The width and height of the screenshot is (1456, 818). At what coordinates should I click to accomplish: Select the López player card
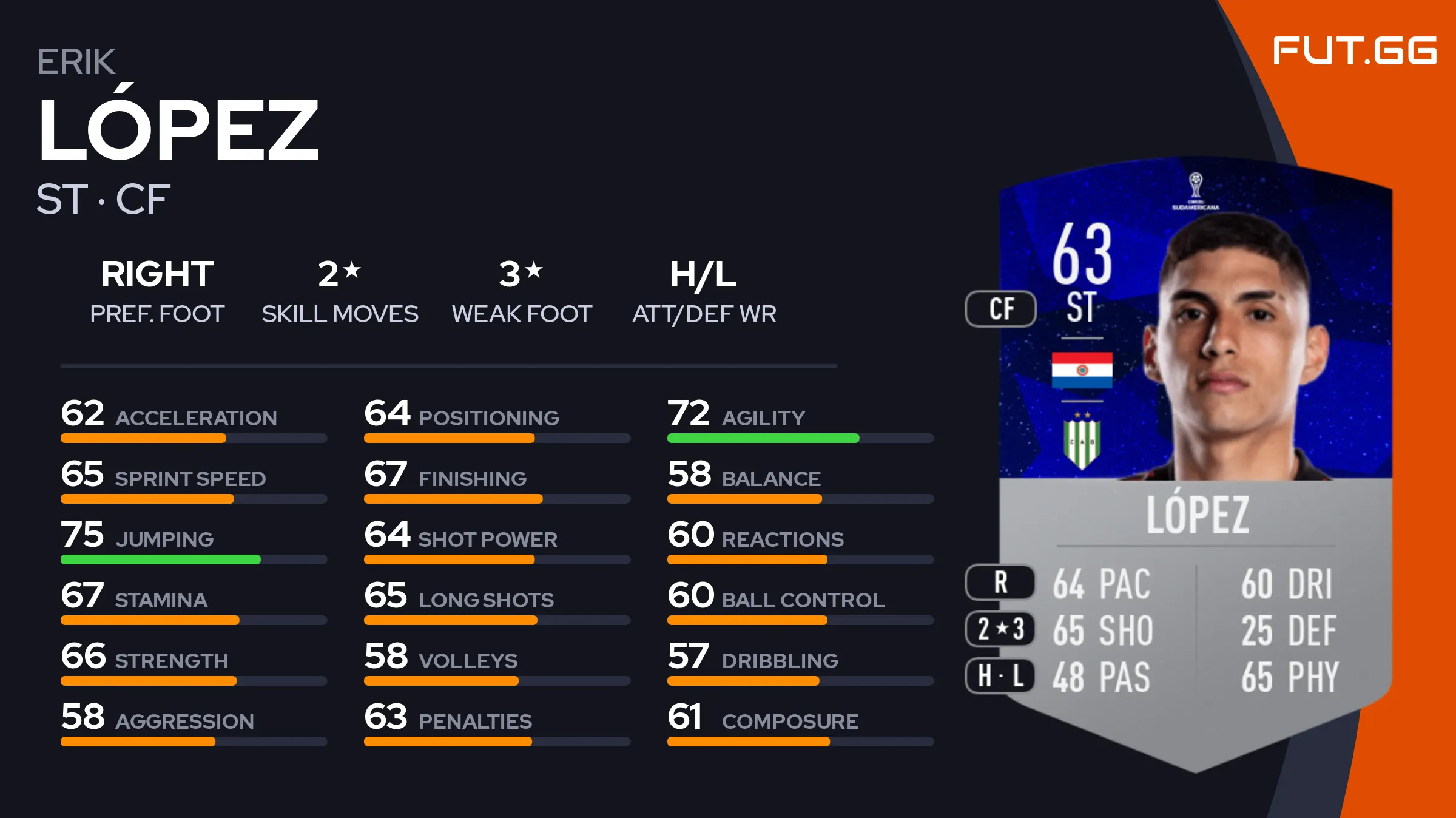click(1195, 461)
